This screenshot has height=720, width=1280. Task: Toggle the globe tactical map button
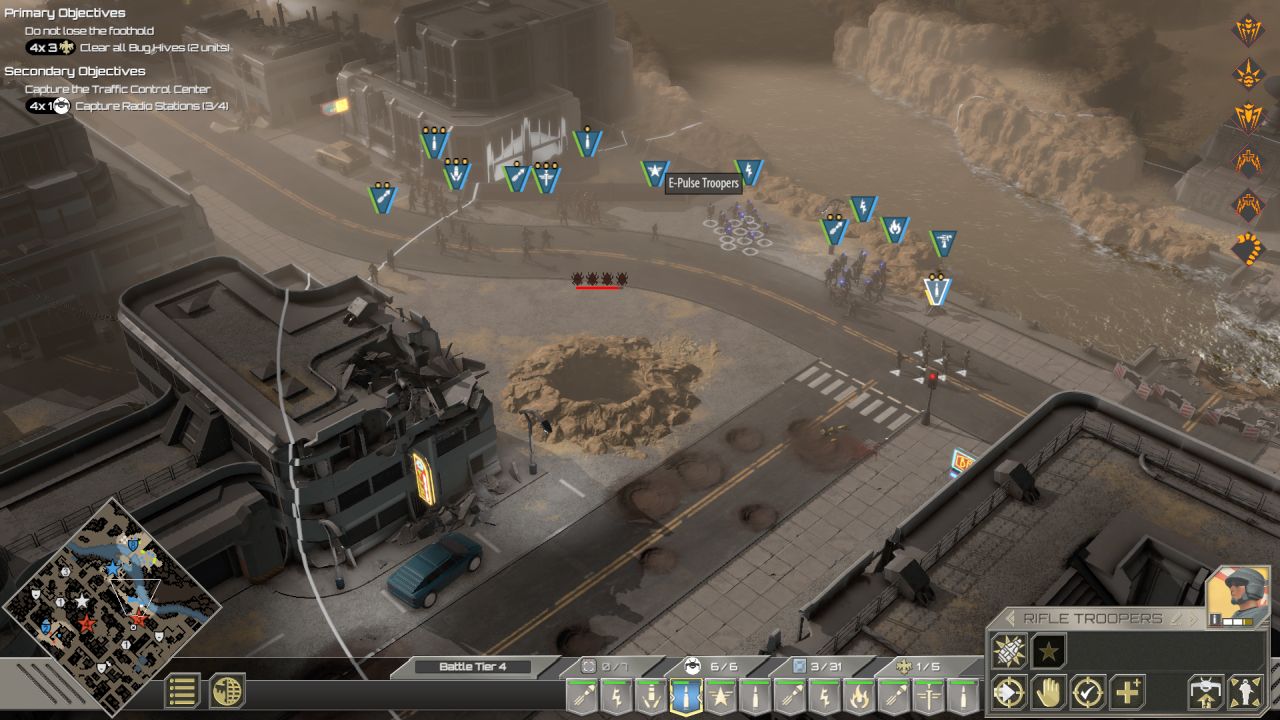pos(227,691)
